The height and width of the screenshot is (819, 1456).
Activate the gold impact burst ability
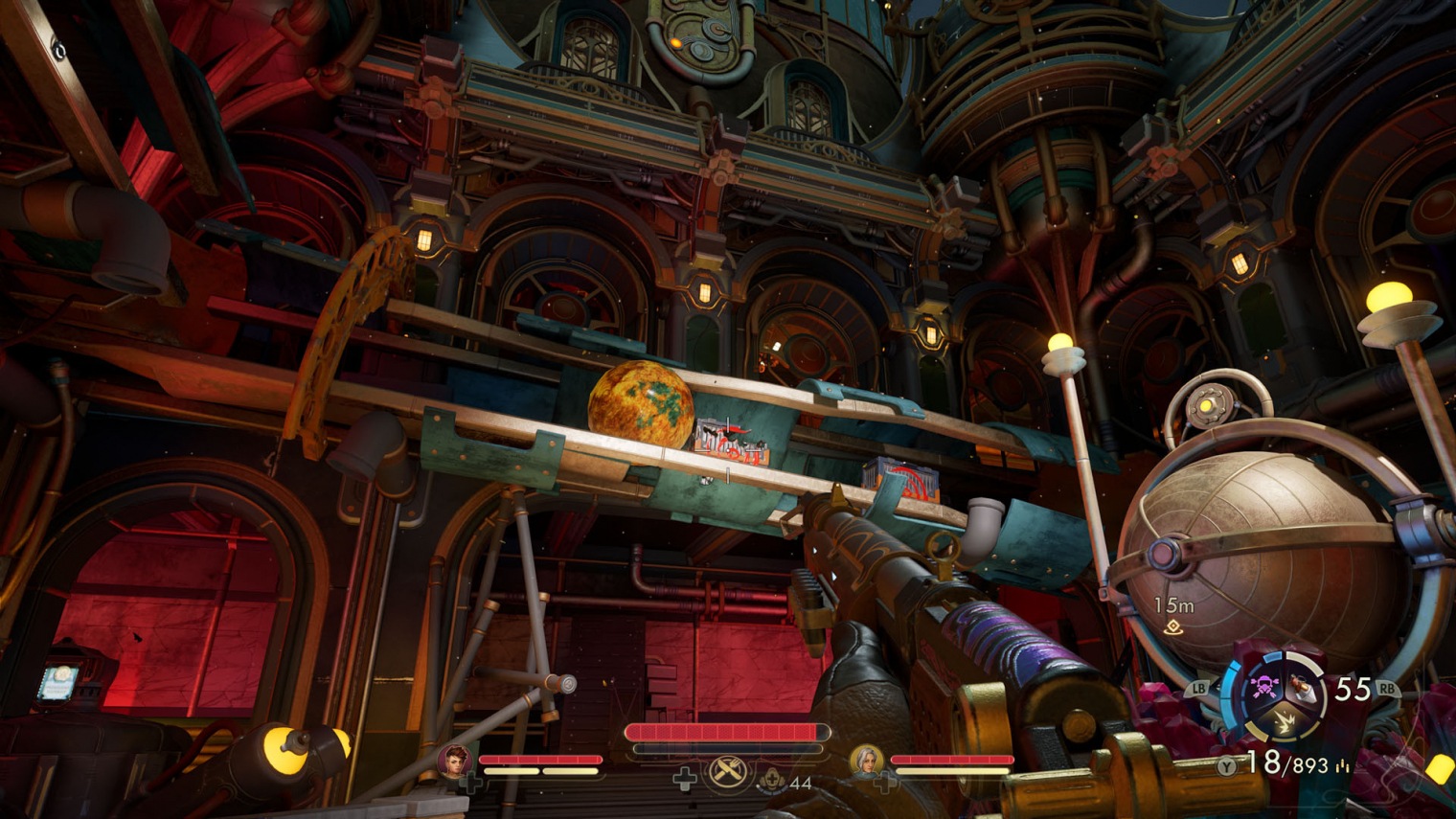tap(1283, 723)
